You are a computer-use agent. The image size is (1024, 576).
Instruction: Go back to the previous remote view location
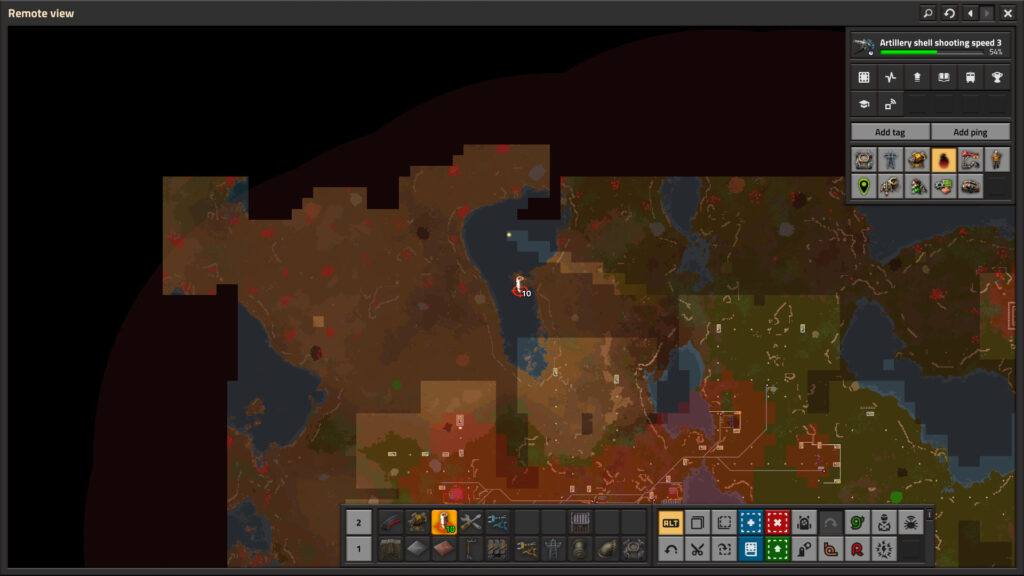pyautogui.click(x=970, y=13)
